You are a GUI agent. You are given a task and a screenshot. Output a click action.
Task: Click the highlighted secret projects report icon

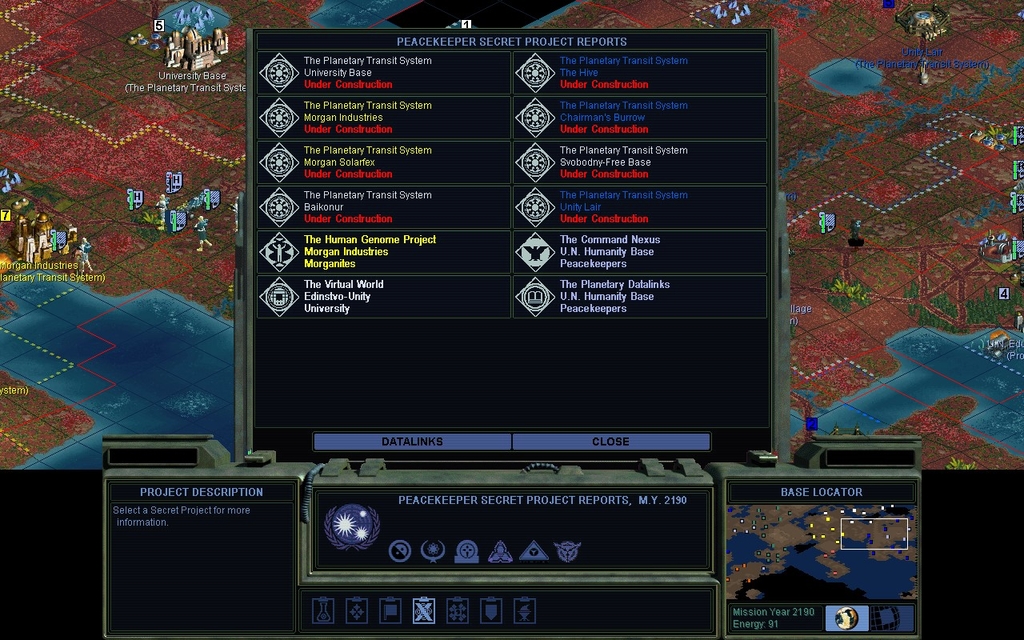tap(423, 610)
